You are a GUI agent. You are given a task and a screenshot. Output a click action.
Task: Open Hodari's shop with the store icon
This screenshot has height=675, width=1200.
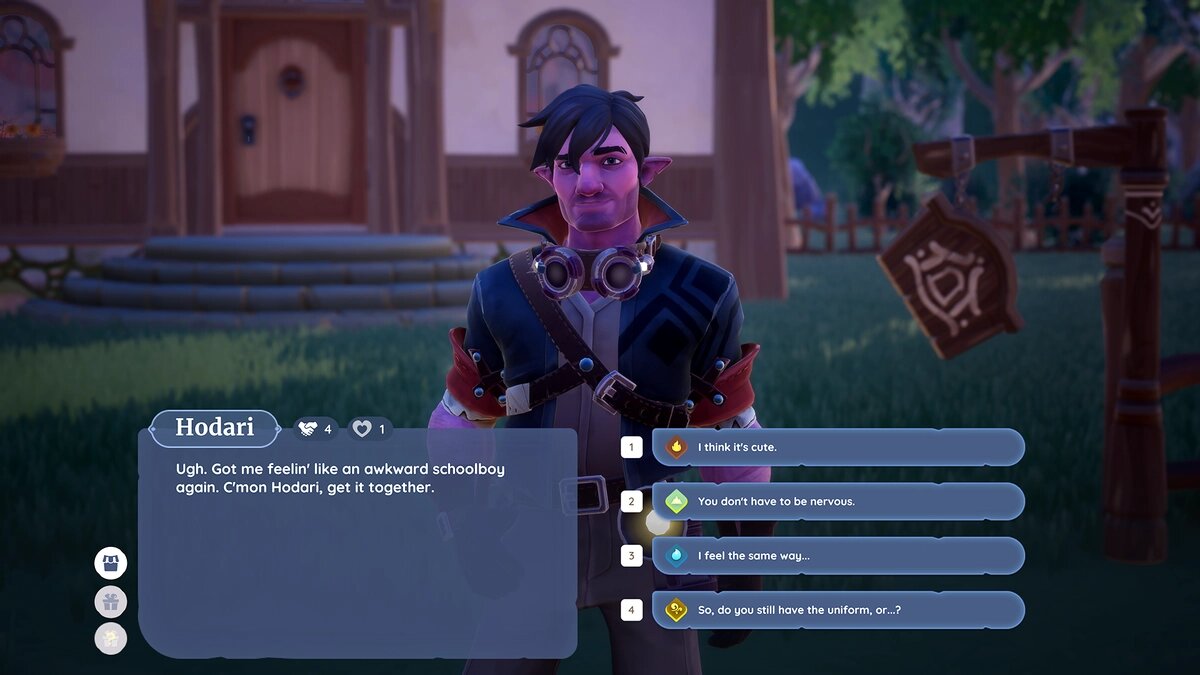coord(111,563)
